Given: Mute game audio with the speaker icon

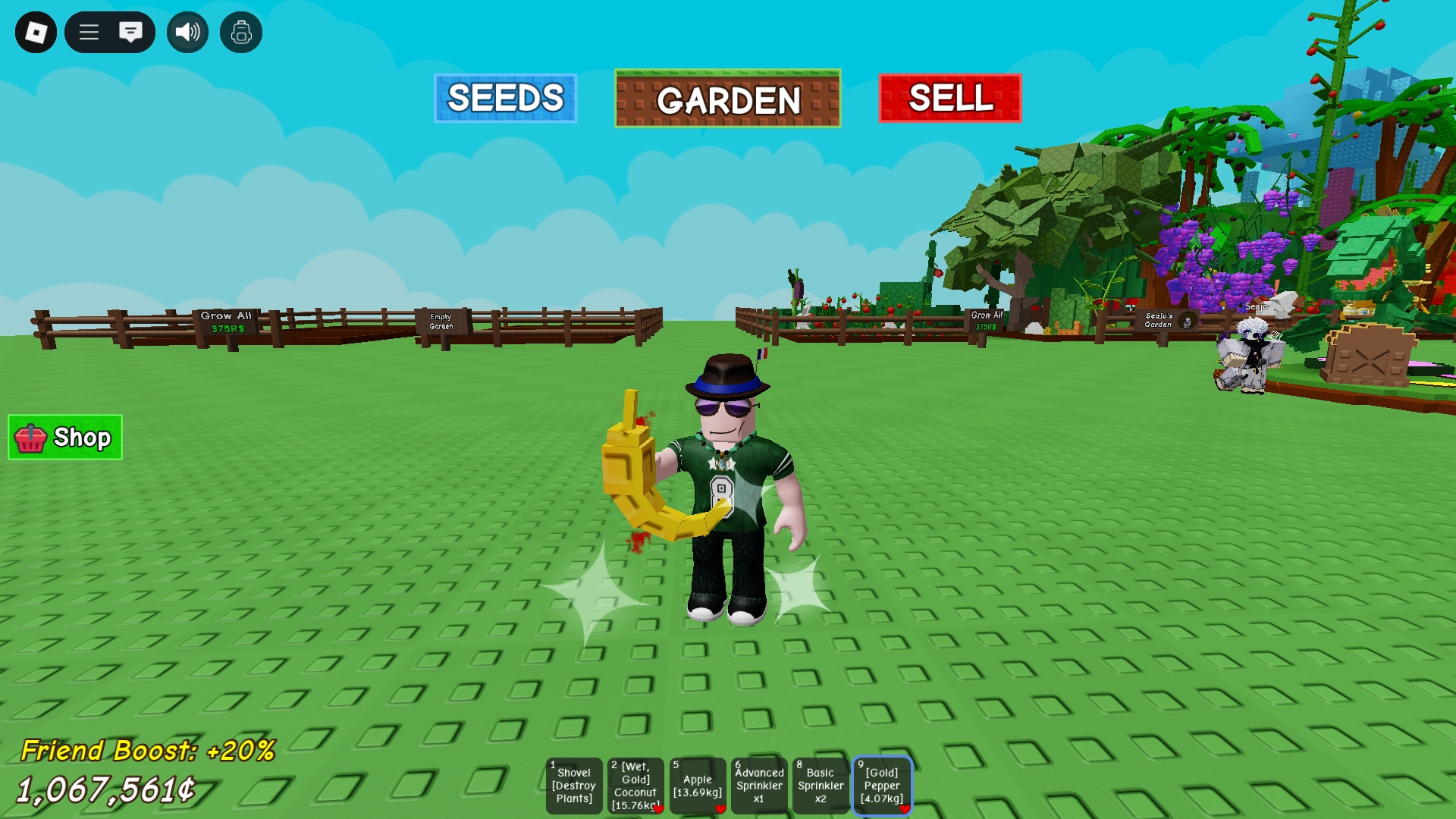Looking at the screenshot, I should 187,33.
